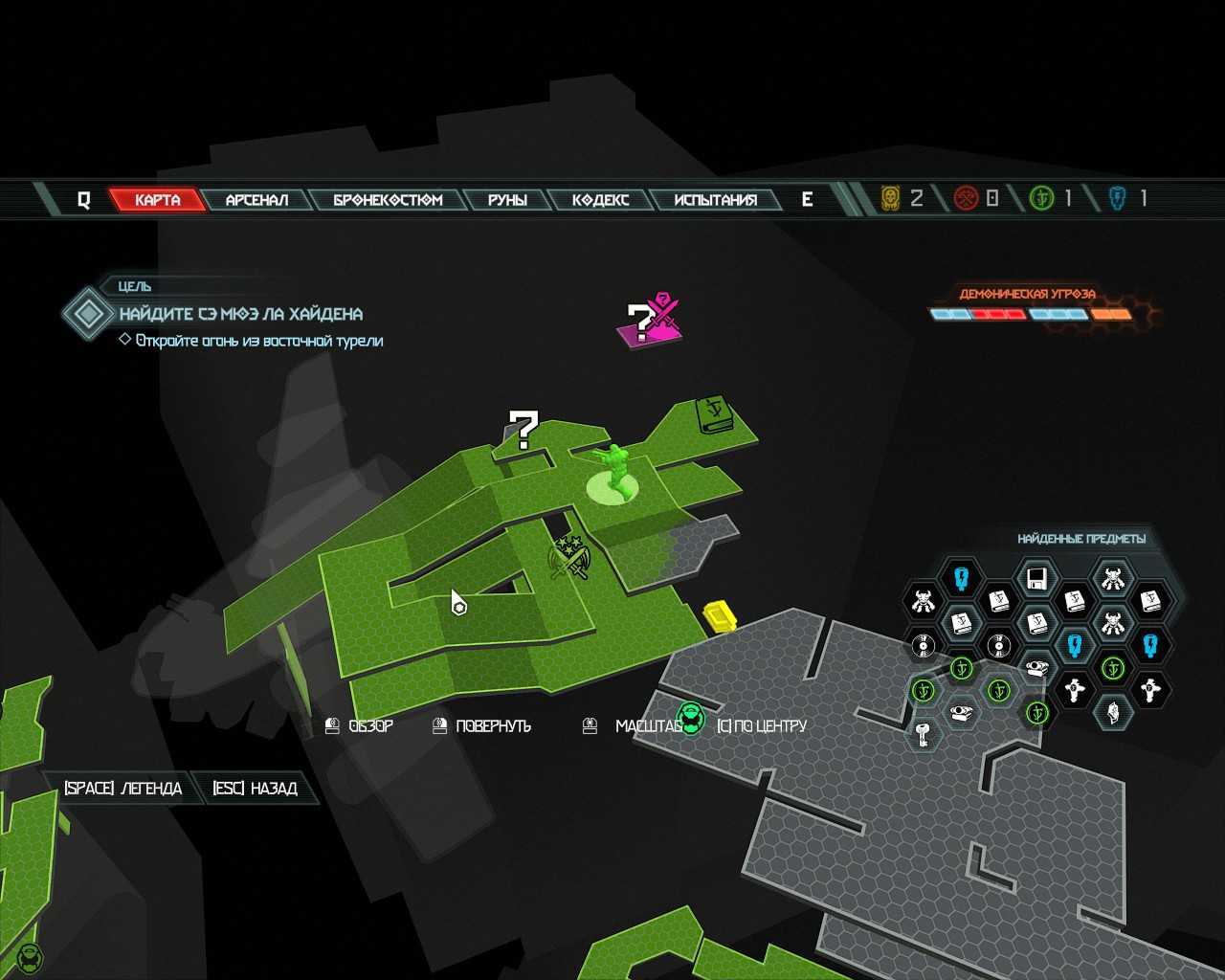Click the crossed weapons marker with stars
Screen dimensions: 1225x980
571,558
